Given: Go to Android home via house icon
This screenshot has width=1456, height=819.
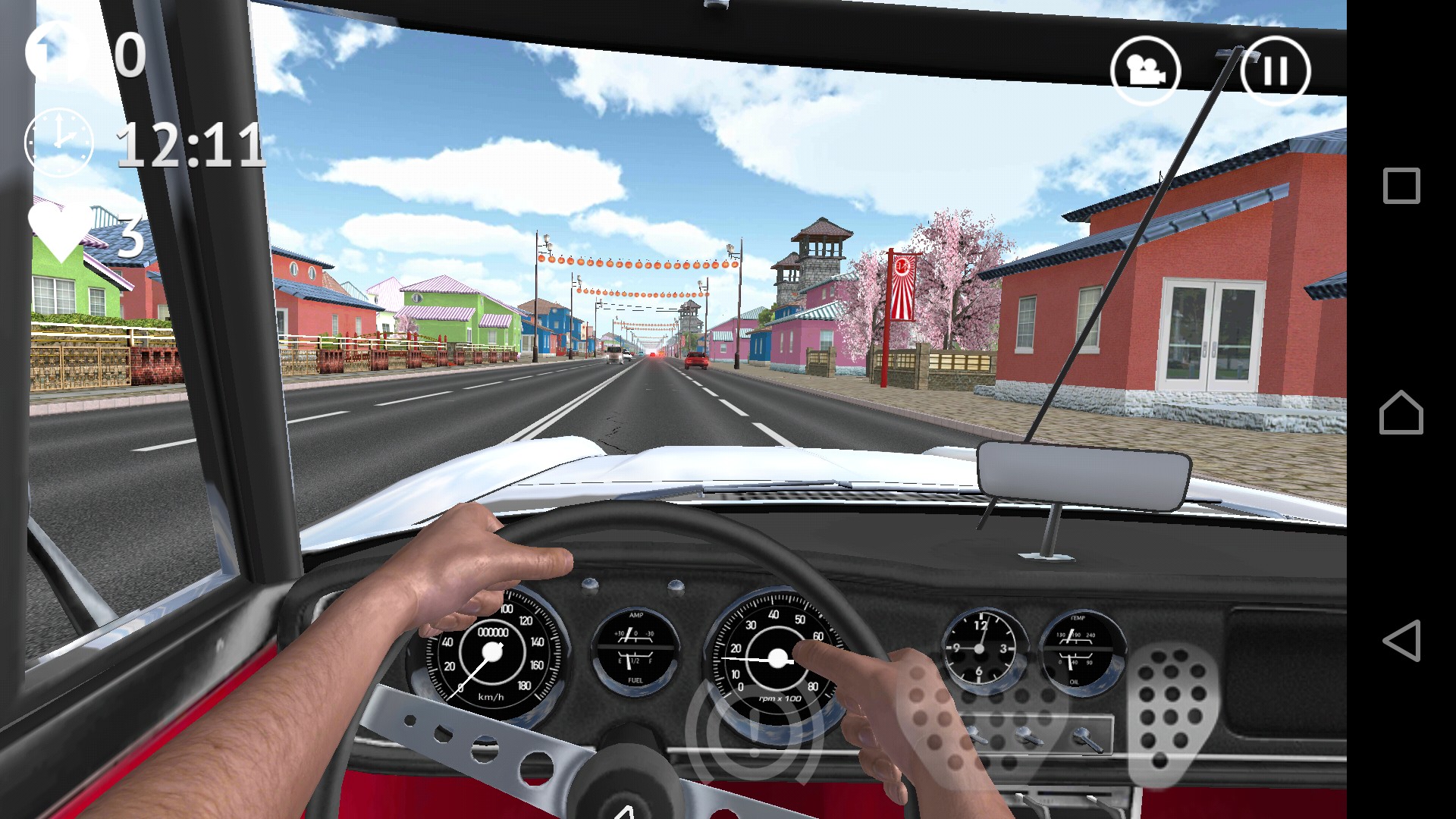Looking at the screenshot, I should click(x=1401, y=413).
